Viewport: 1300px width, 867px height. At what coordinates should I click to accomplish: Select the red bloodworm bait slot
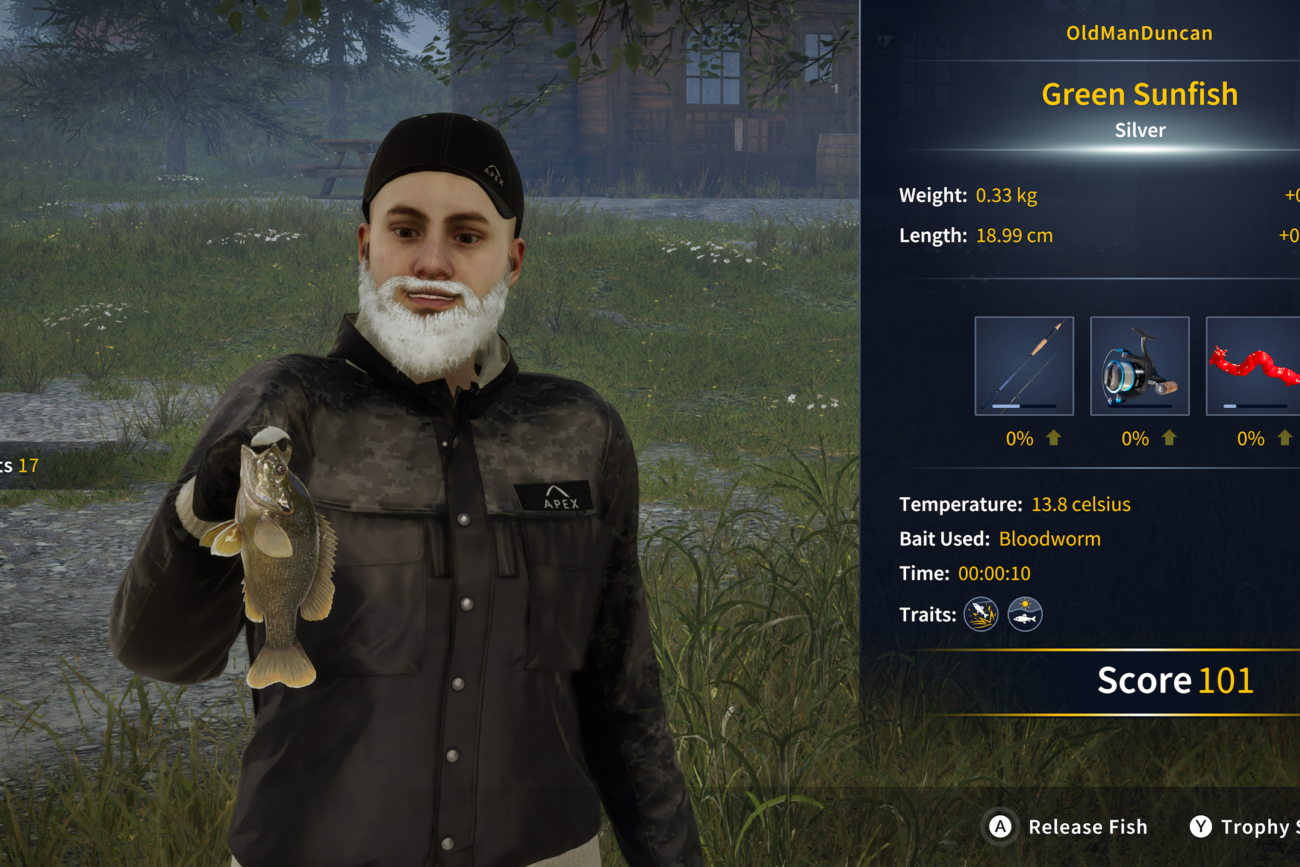[1254, 366]
